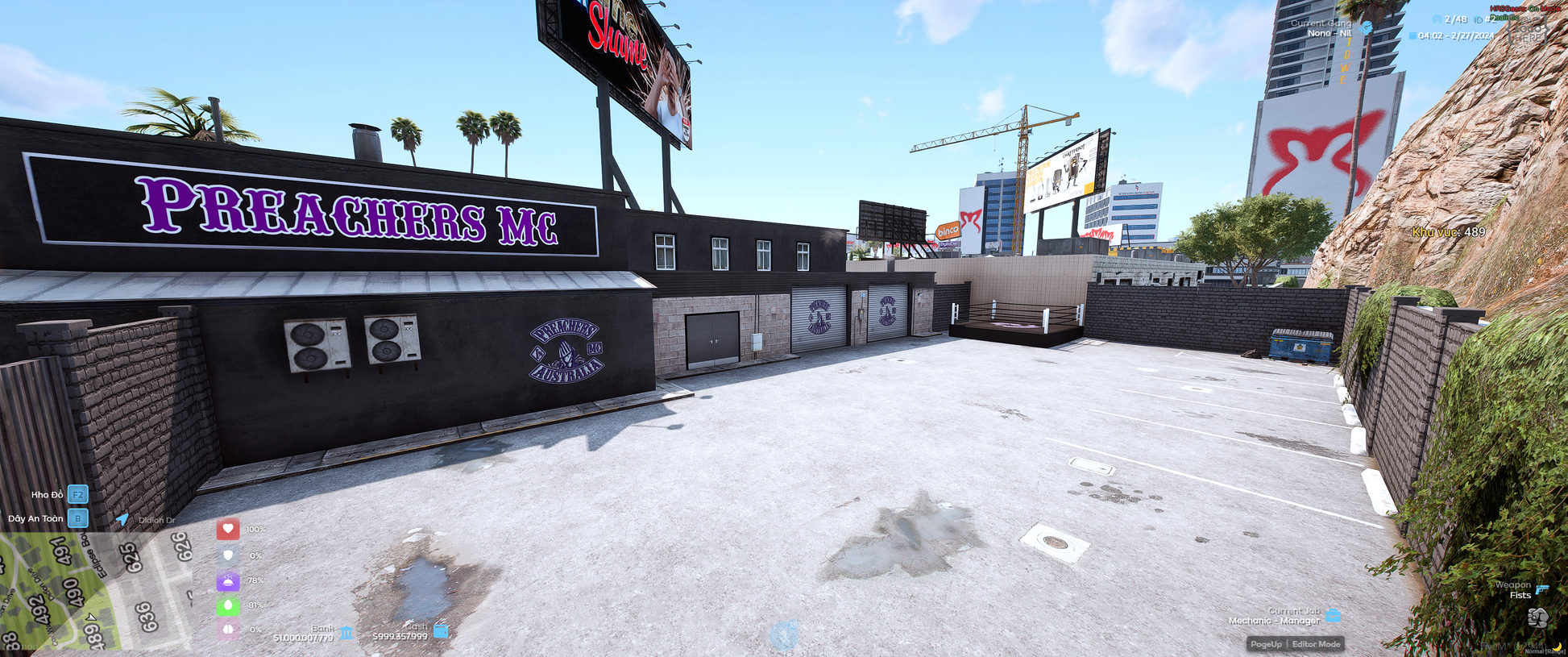Click the shield armor icon

coord(228,555)
